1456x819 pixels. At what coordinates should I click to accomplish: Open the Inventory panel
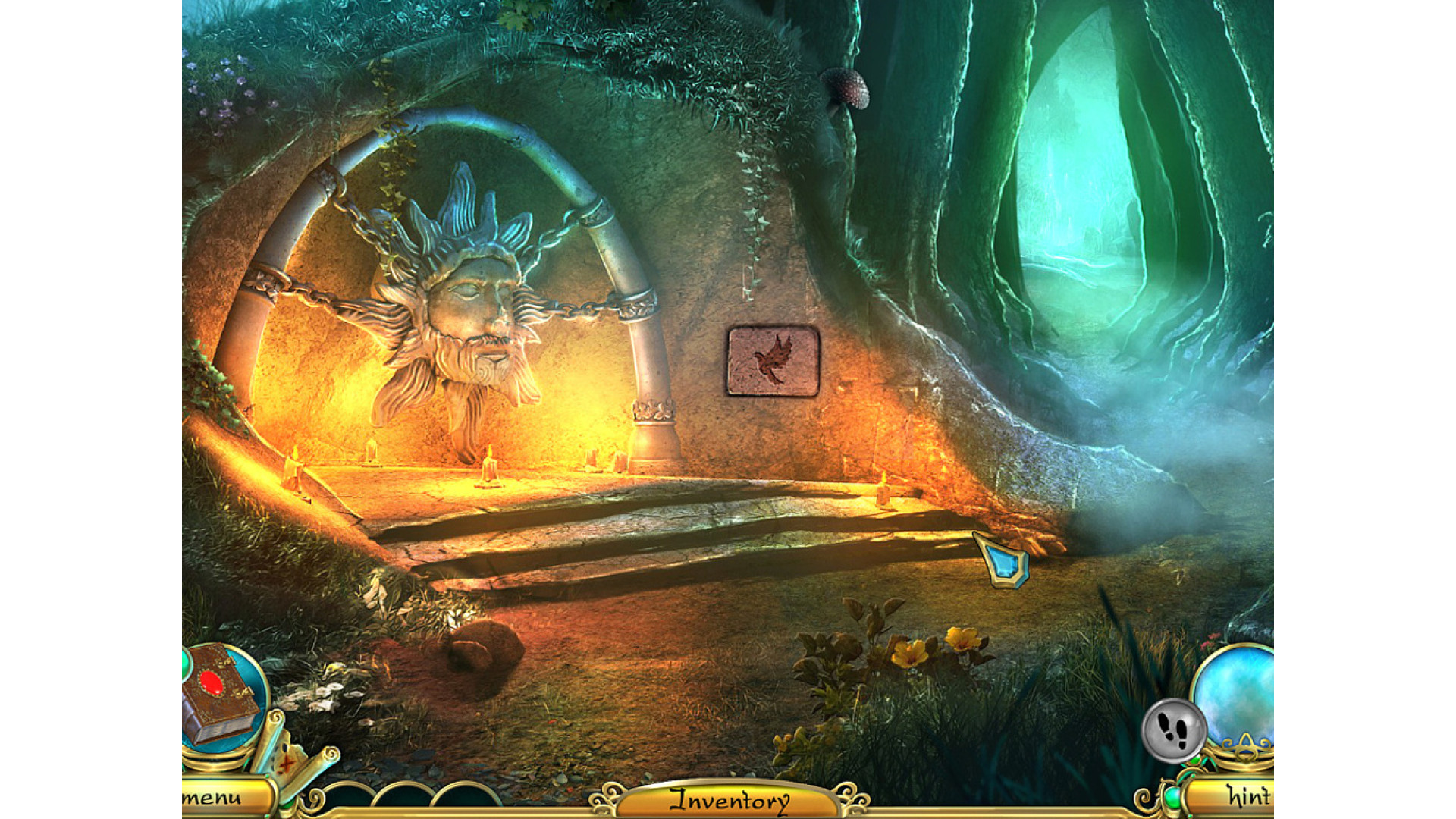728,800
